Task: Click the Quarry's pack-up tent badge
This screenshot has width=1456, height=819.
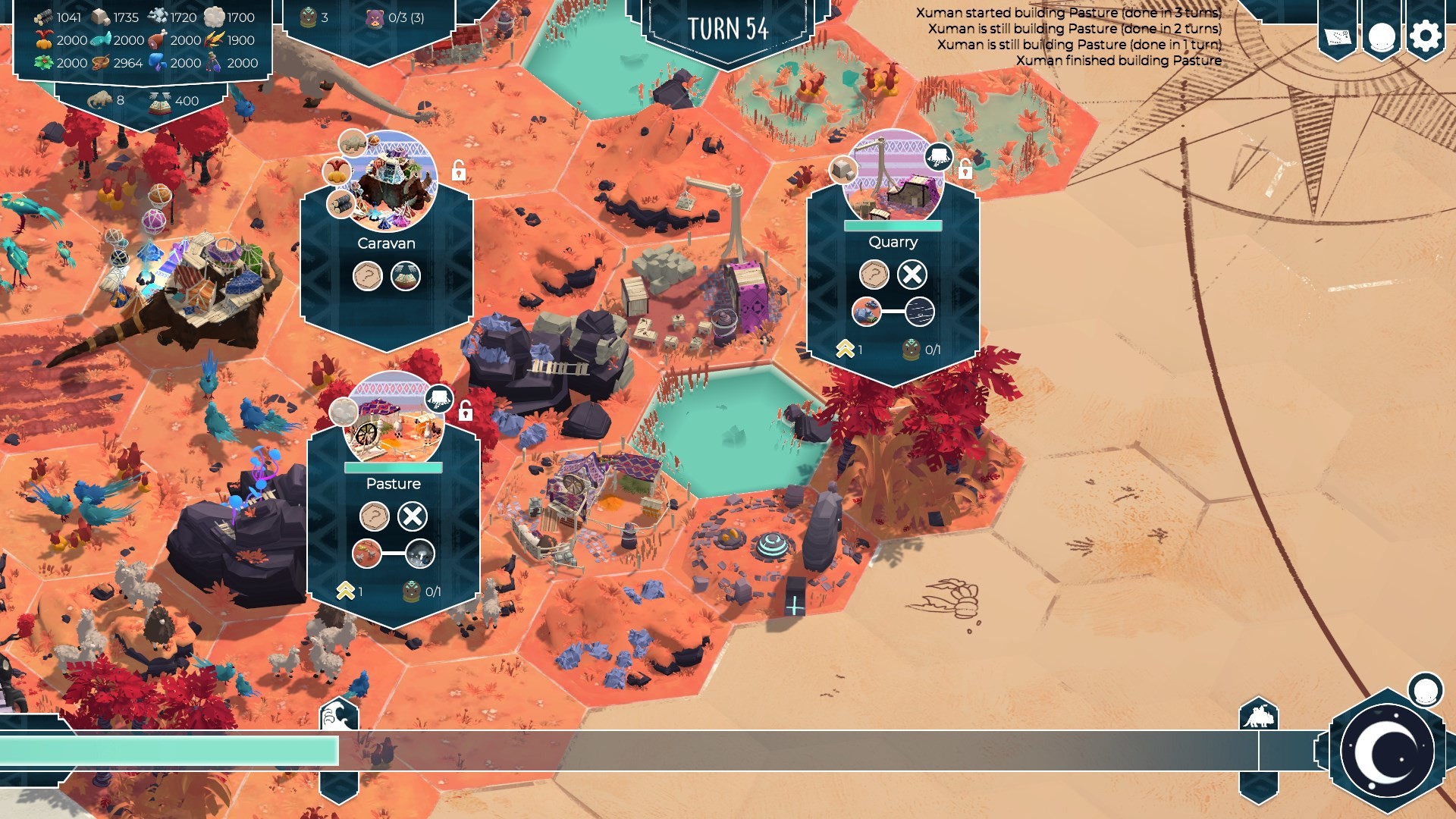Action: pyautogui.click(x=938, y=157)
